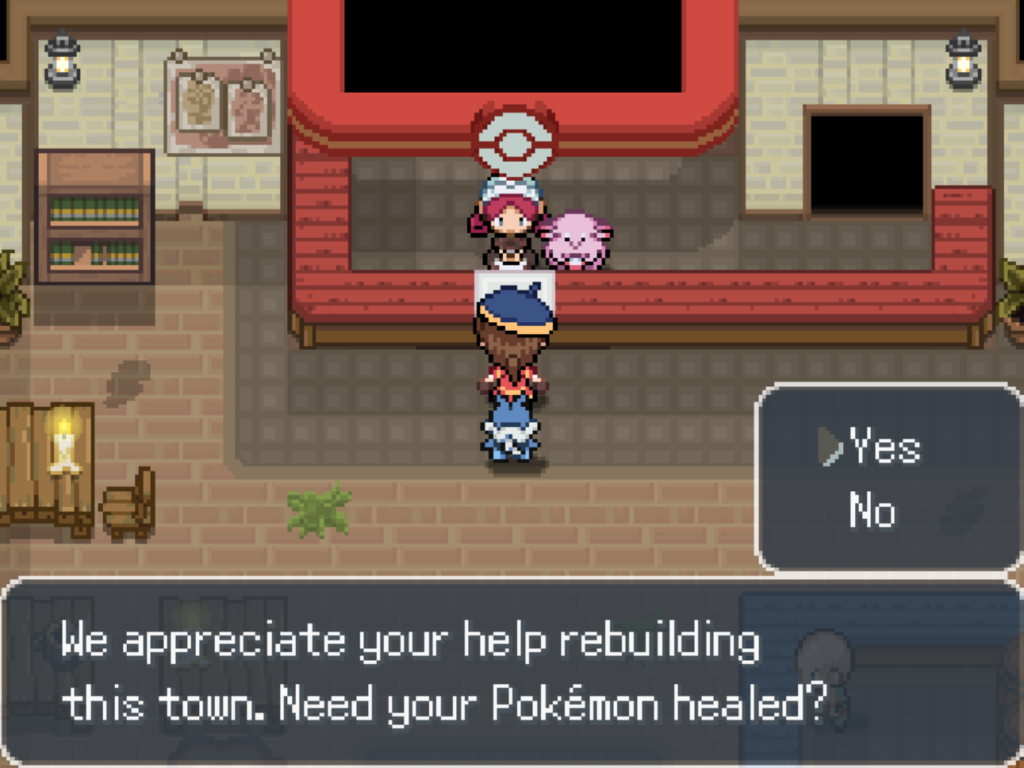This screenshot has height=768, width=1024.
Task: Choose Yes to heal your Pokémon
Action: click(x=884, y=448)
